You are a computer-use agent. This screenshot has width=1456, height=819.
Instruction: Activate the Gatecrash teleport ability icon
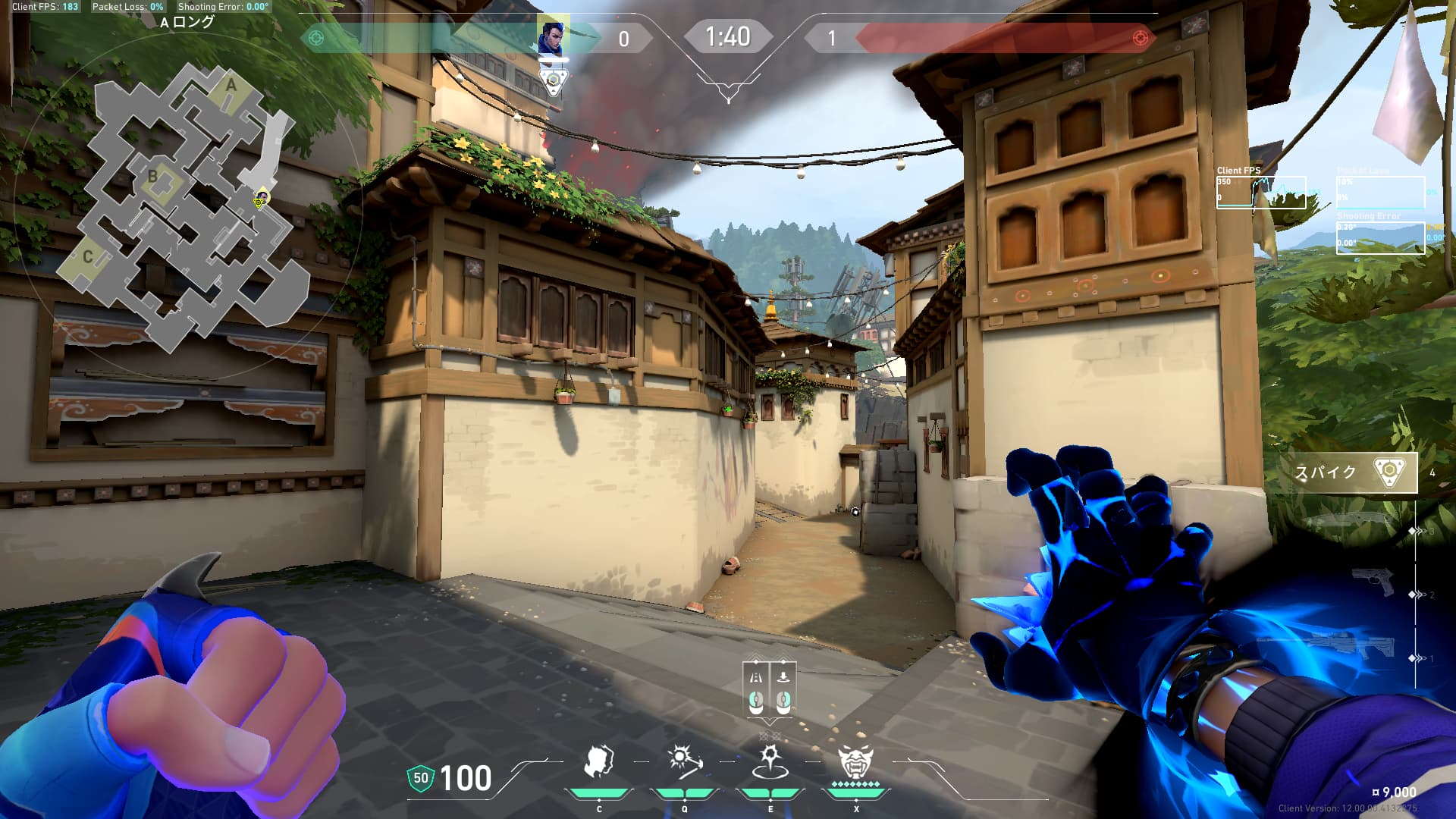click(770, 762)
